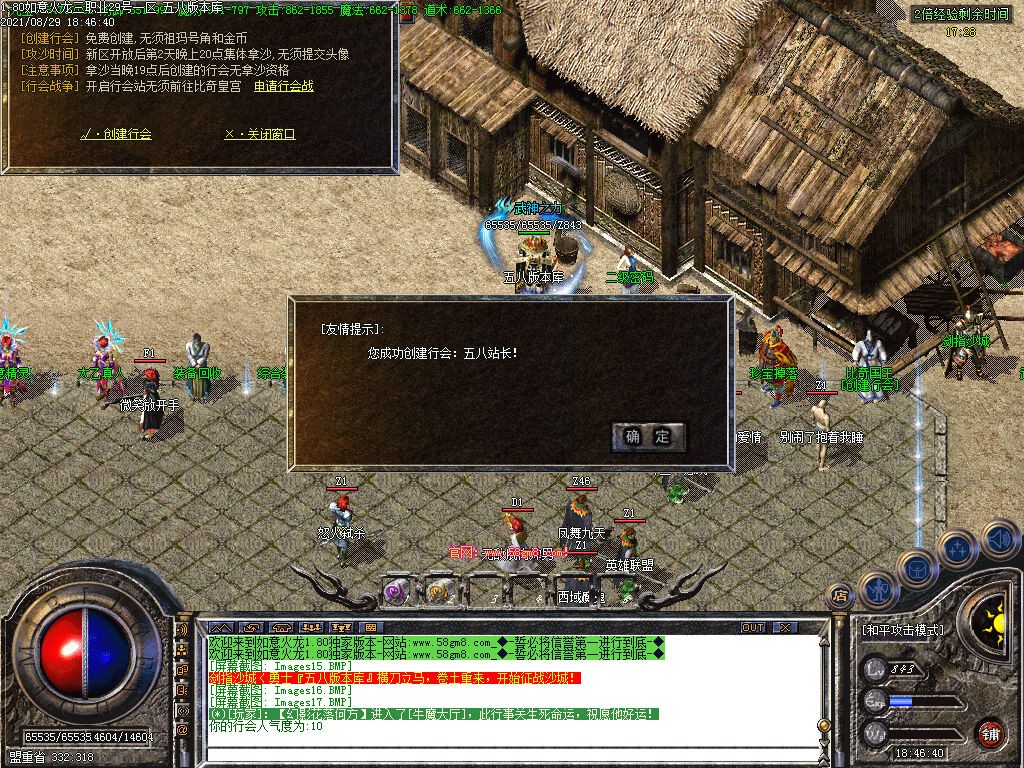
Task: Open the bag inventory icon
Action: [917, 568]
